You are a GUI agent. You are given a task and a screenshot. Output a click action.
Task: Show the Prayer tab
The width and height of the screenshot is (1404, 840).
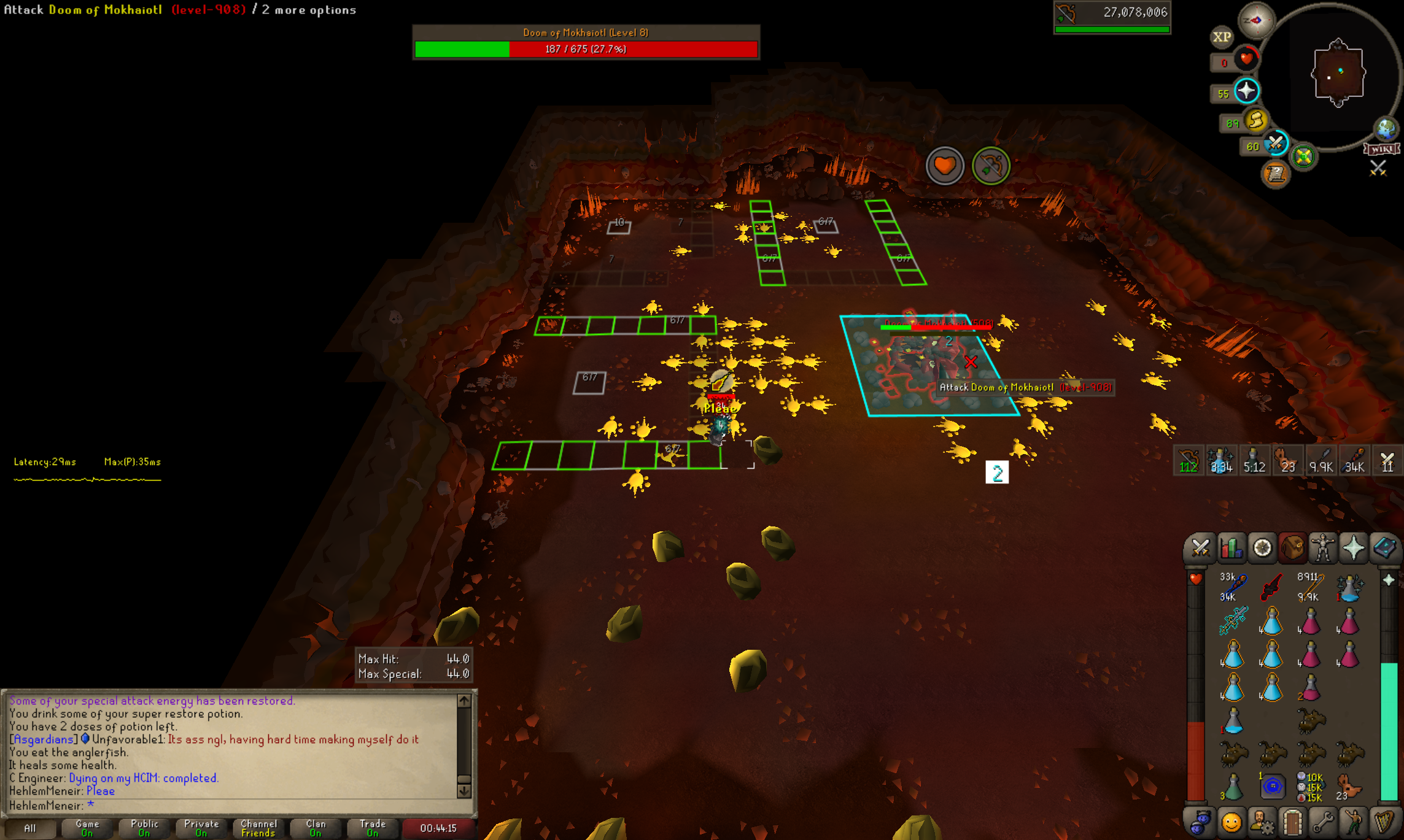click(x=1354, y=548)
